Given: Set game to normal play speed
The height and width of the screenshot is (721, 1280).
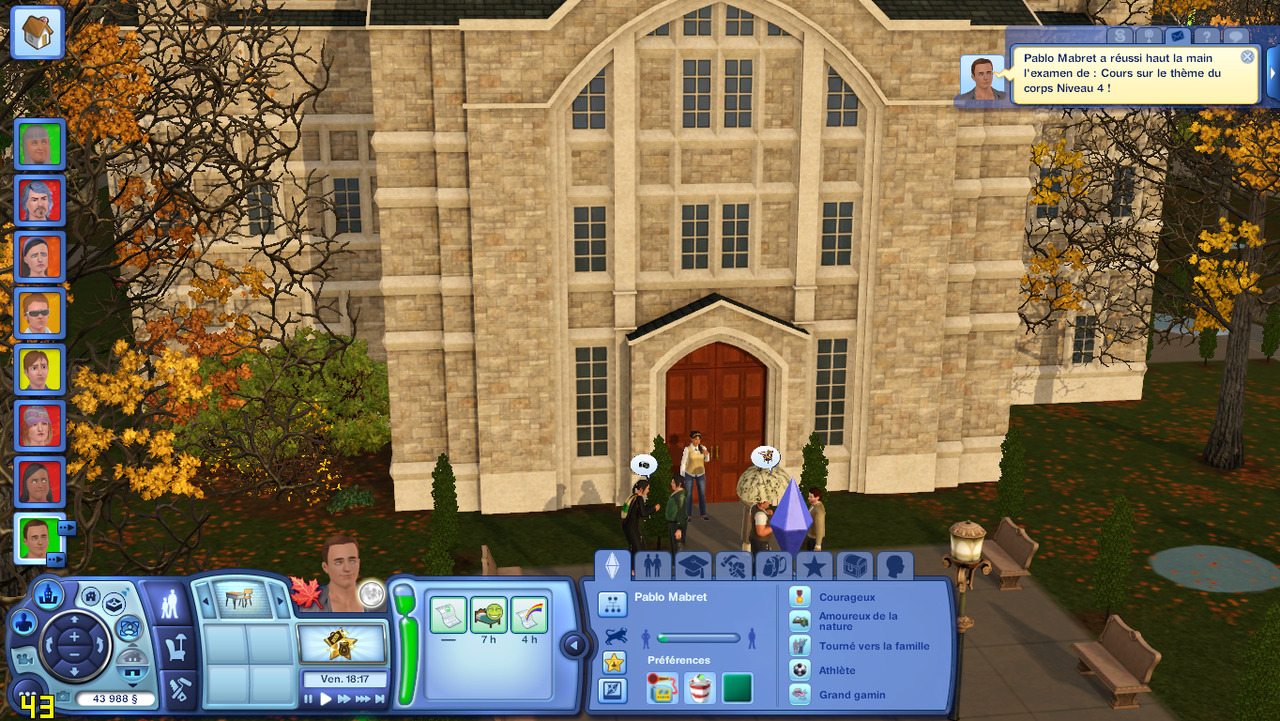Looking at the screenshot, I should tap(326, 699).
